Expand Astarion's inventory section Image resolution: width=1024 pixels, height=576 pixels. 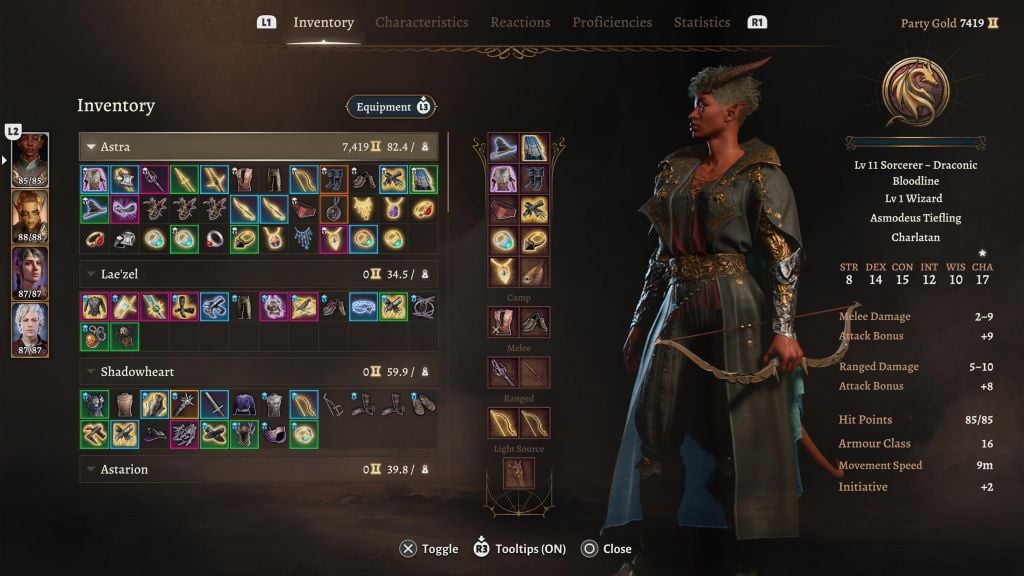92,469
